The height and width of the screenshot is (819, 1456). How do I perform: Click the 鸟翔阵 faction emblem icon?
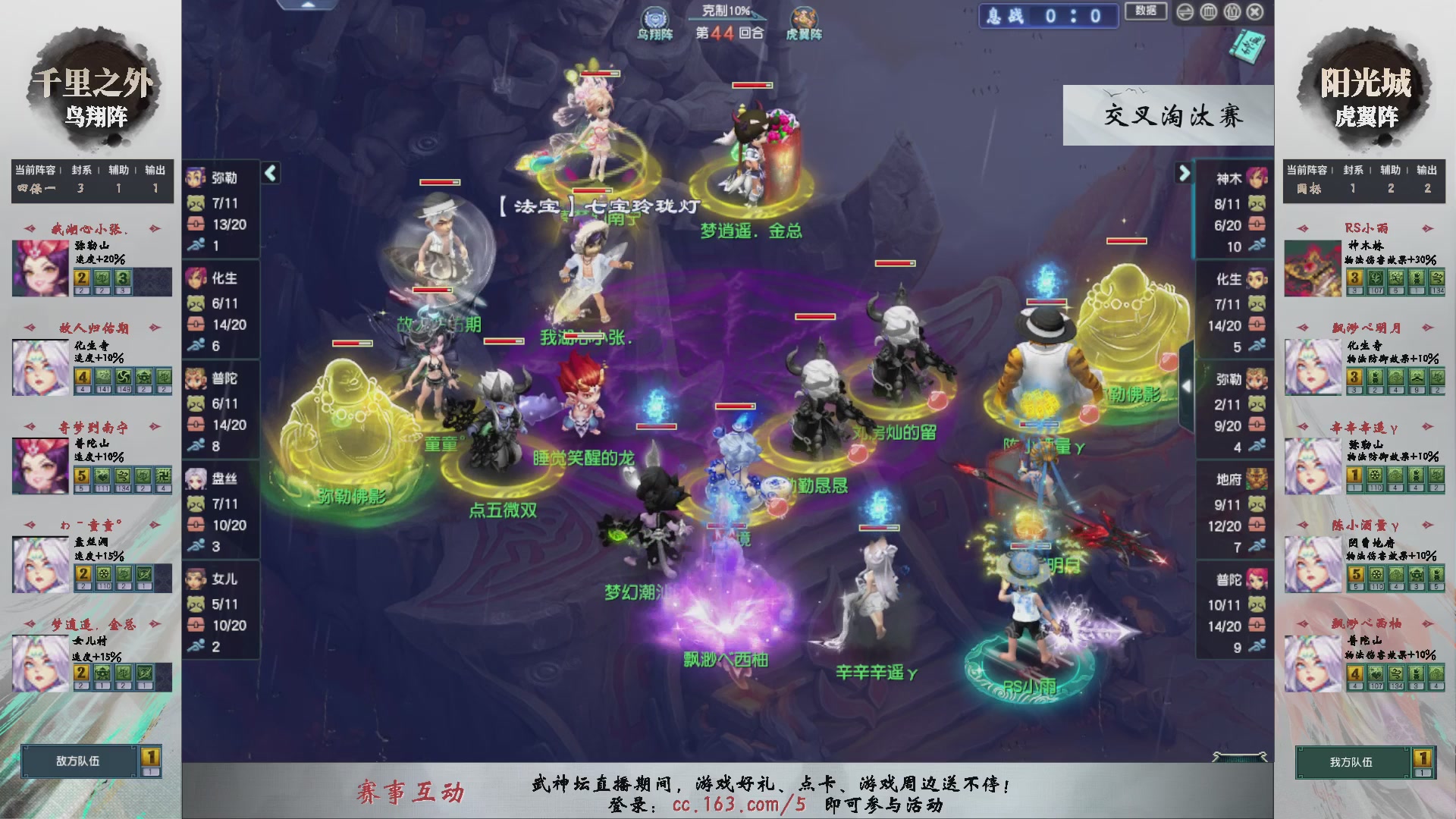coord(654,17)
